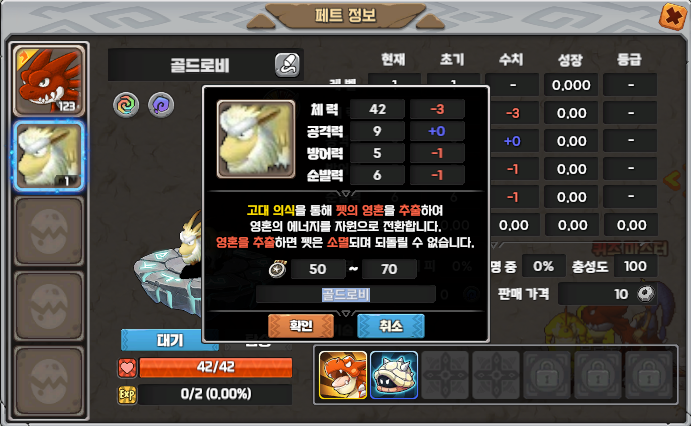Viewport: 691px width, 426px height.
Task: Select the spiked shell skill slot
Action: pyautogui.click(x=393, y=375)
